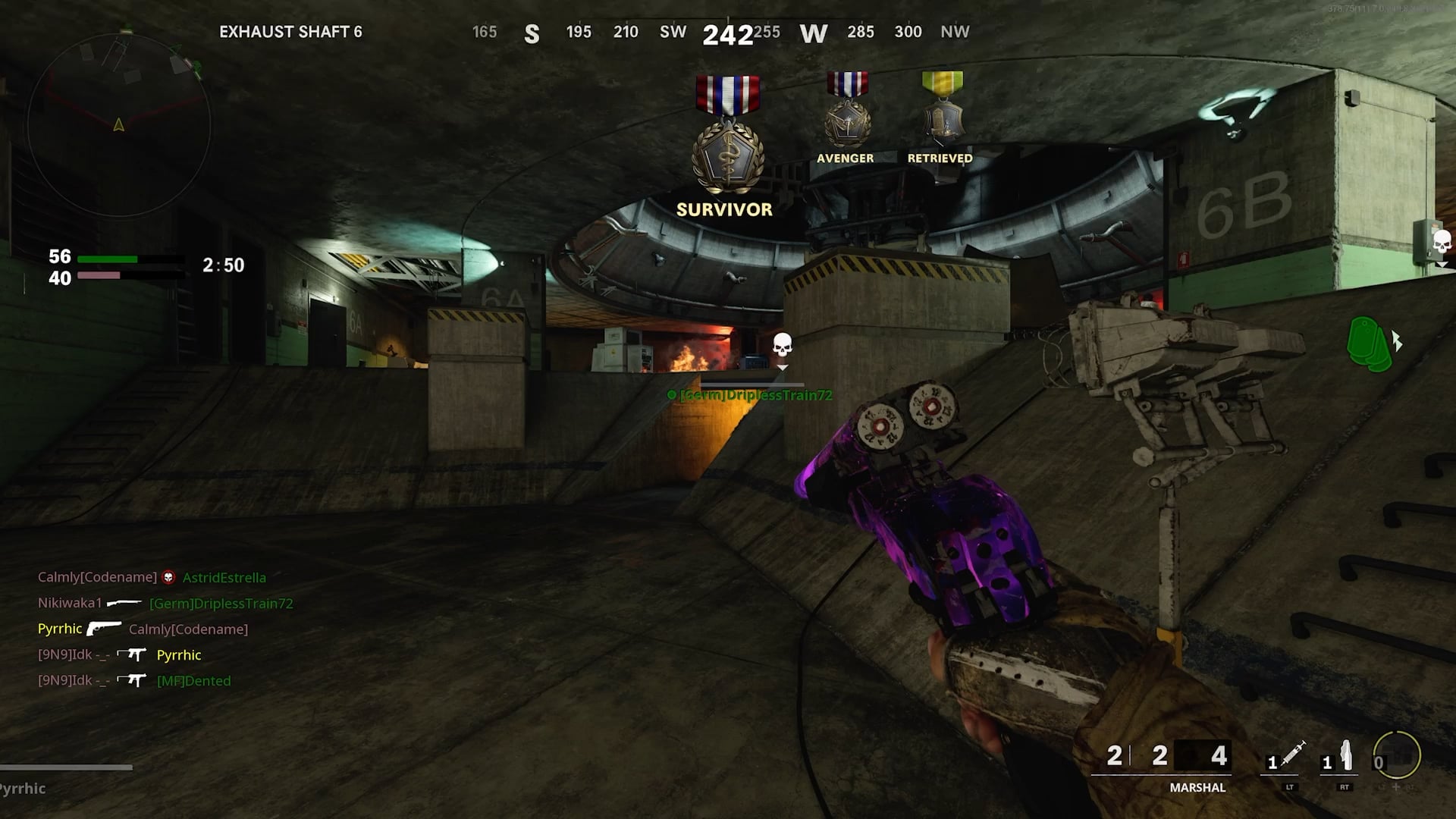Pick the Stimshot syringe equipment icon

pos(1287,756)
